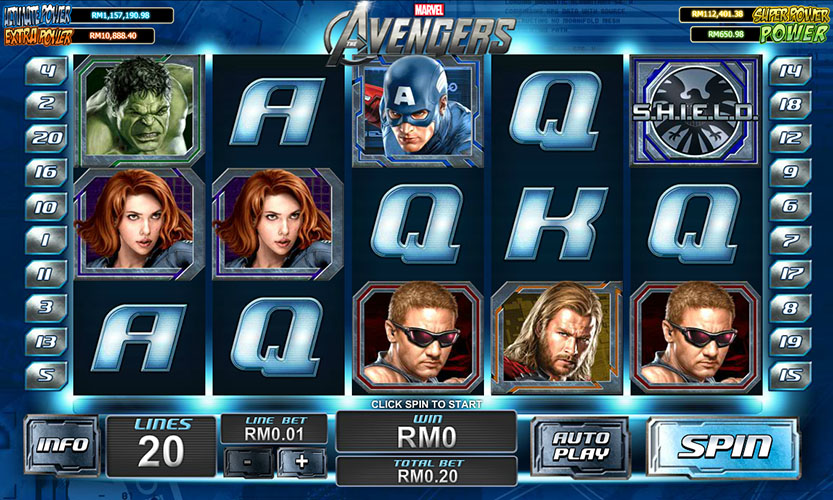This screenshot has width=833, height=500.
Task: Activate payline marker 18
Action: pyautogui.click(x=790, y=104)
